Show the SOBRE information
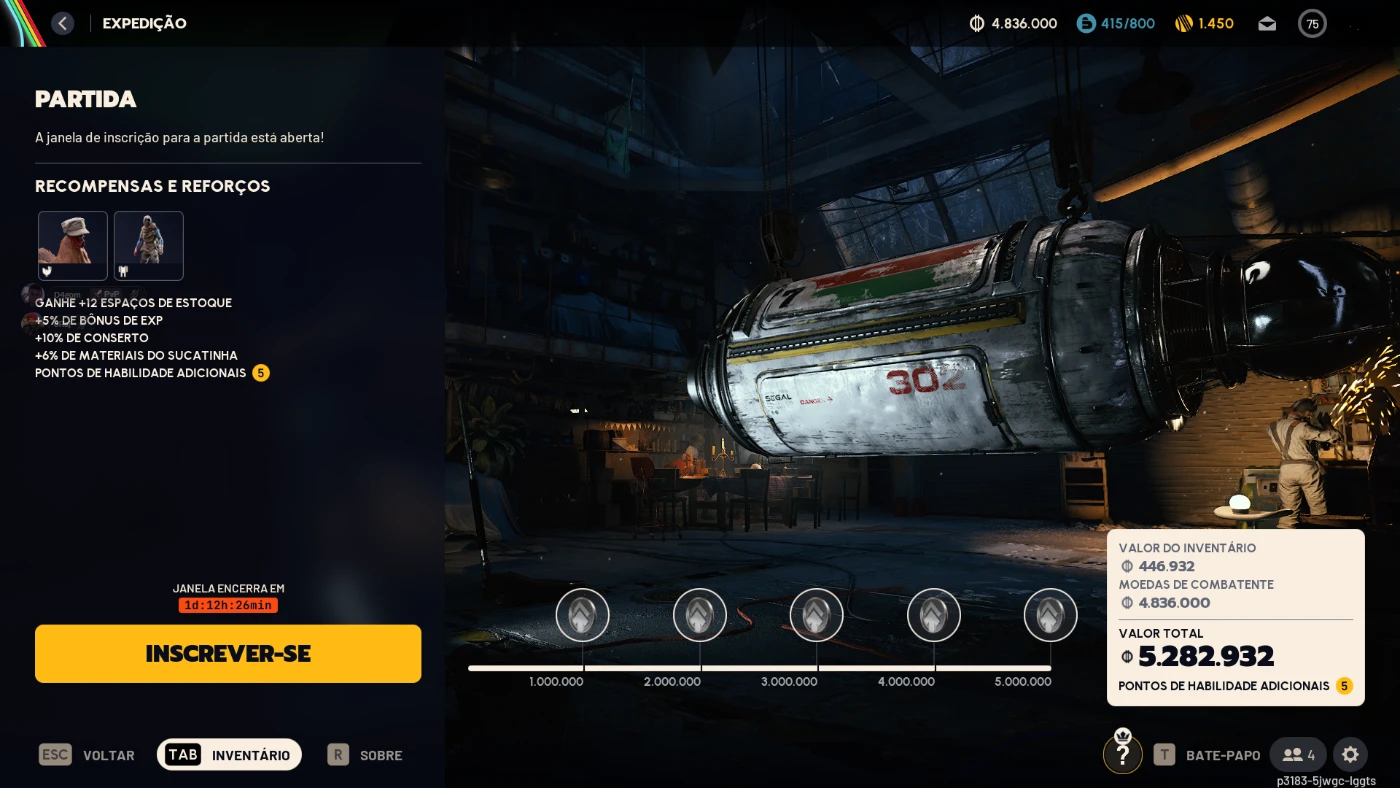Screen dimensions: 1400x788 pyautogui.click(x=365, y=755)
